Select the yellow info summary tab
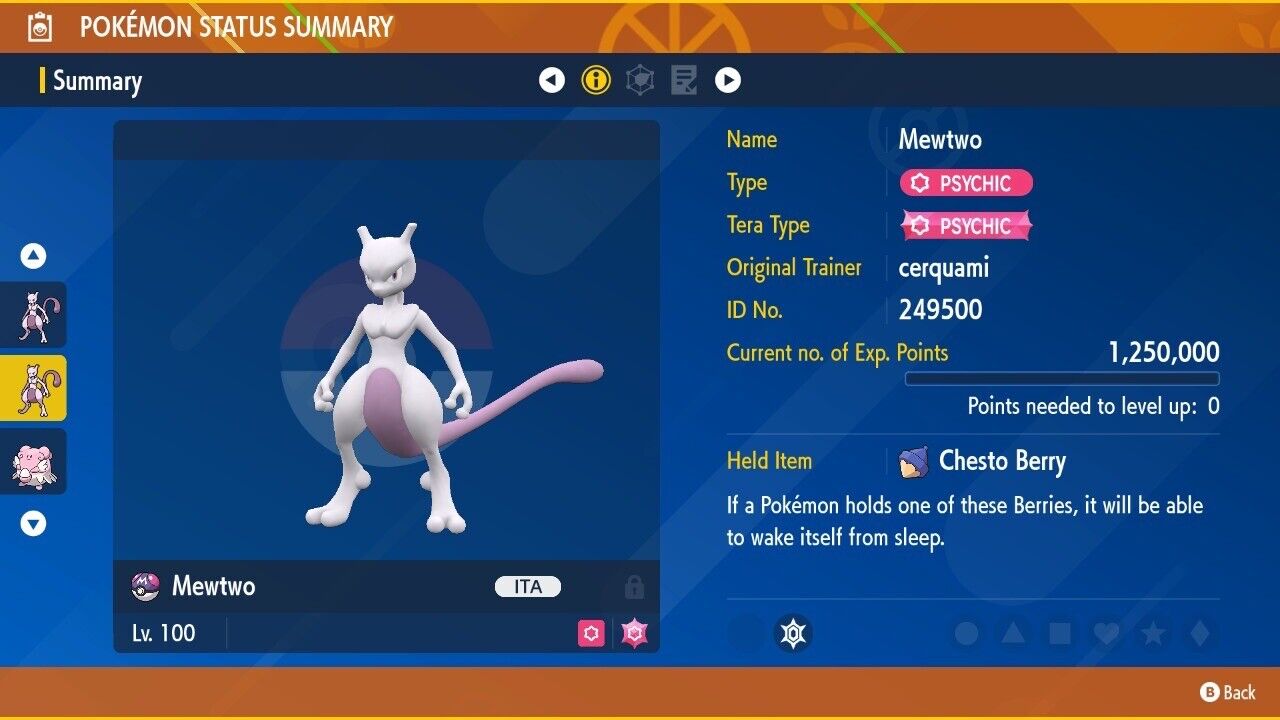This screenshot has height=720, width=1280. pos(596,80)
